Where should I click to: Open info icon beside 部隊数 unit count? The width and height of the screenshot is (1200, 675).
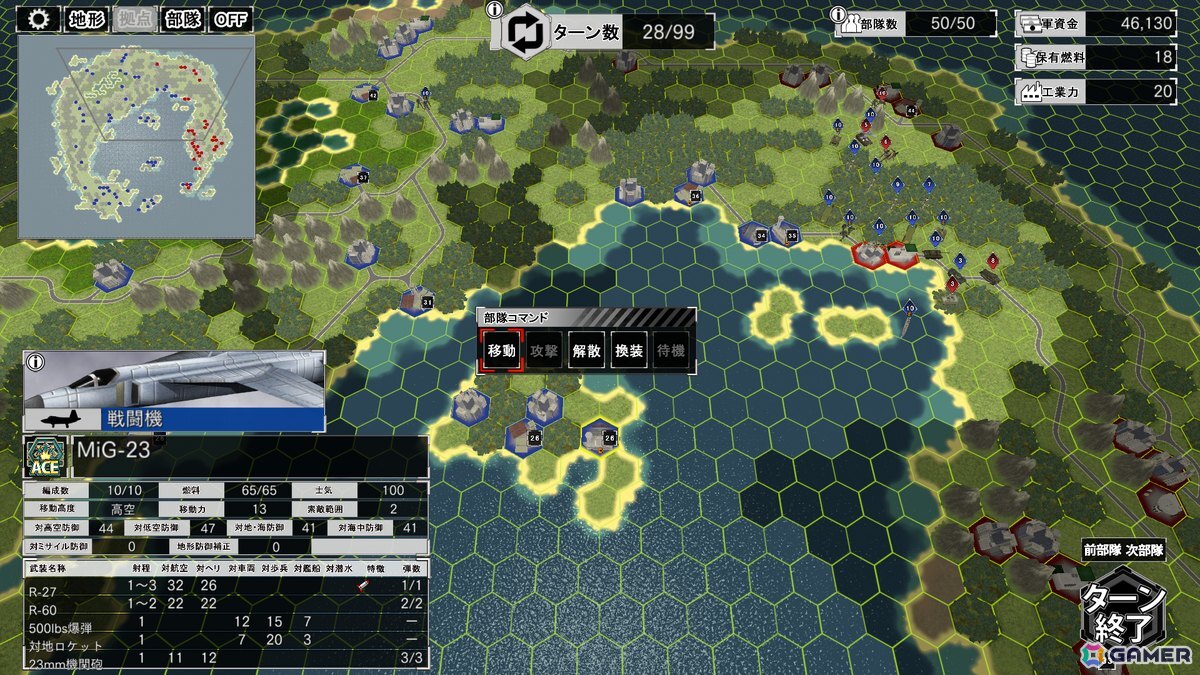click(839, 16)
